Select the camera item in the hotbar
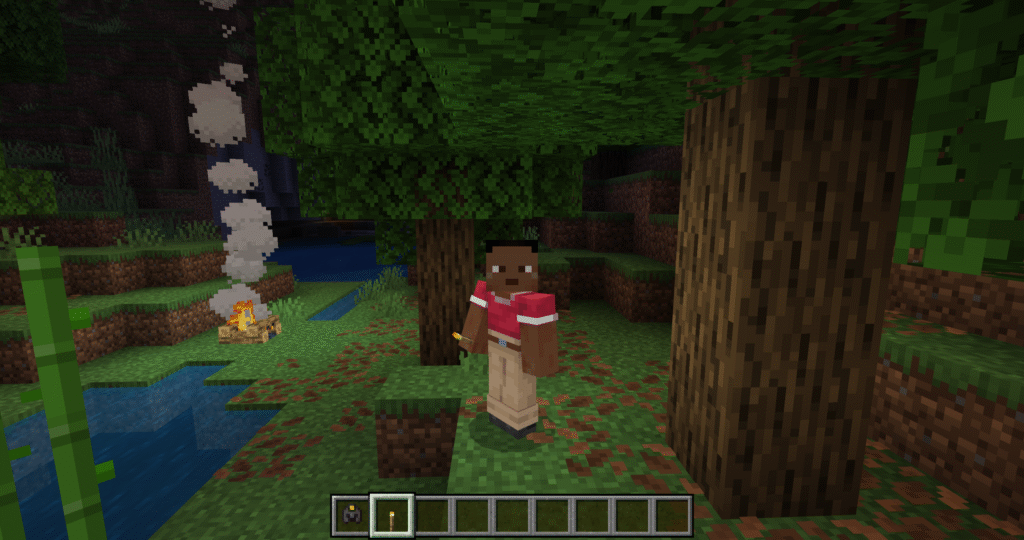This screenshot has height=540, width=1024. click(351, 516)
